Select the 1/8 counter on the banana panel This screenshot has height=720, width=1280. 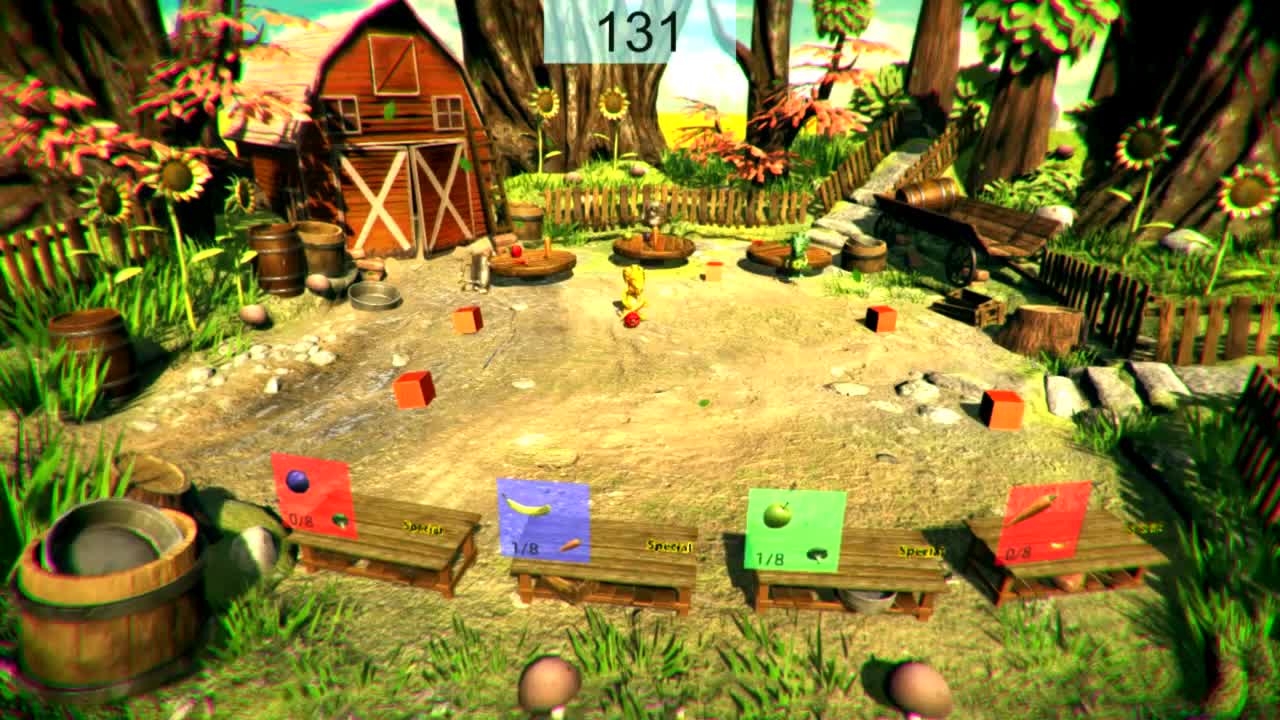point(527,548)
